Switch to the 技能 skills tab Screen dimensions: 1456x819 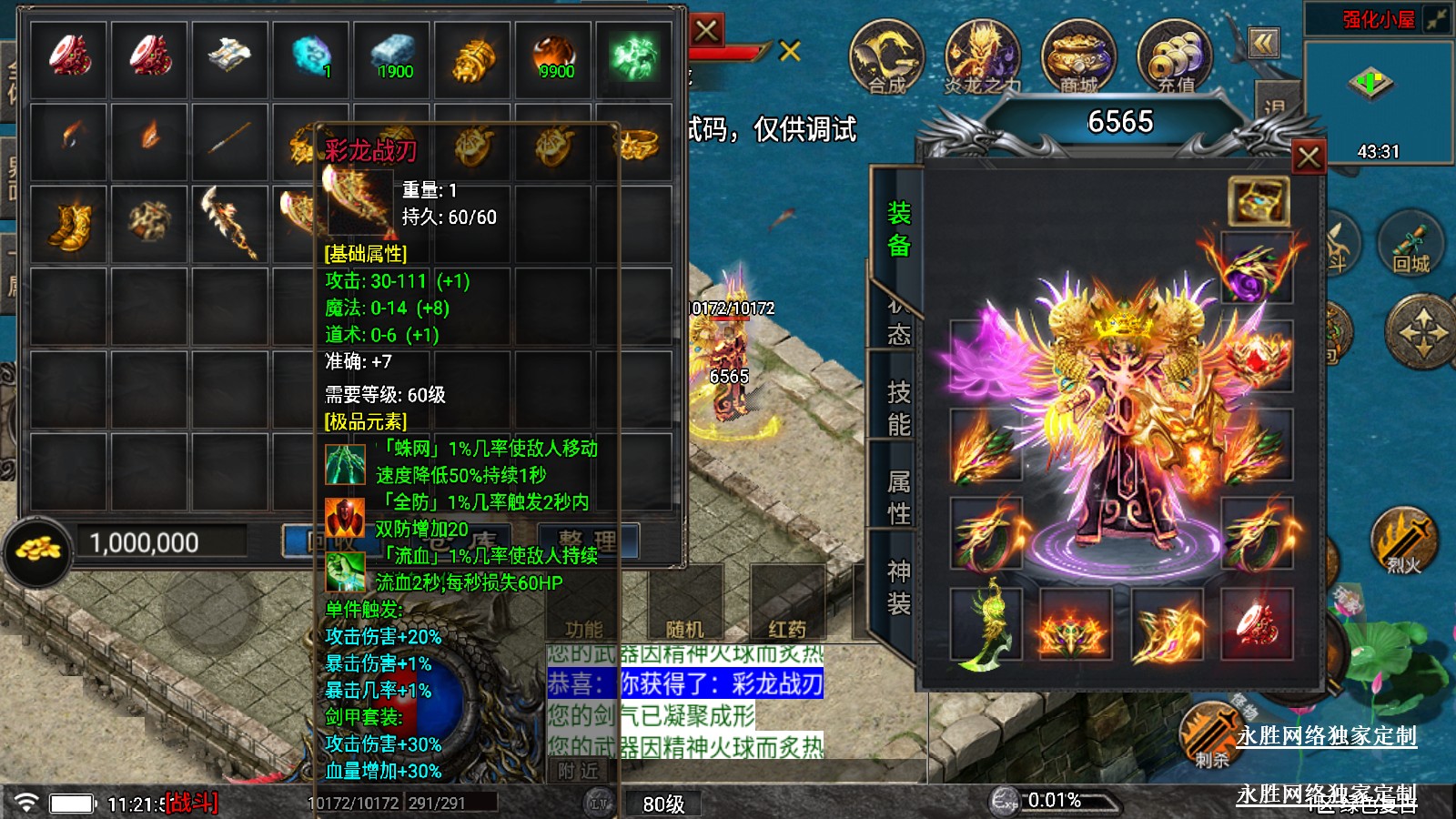tap(898, 409)
